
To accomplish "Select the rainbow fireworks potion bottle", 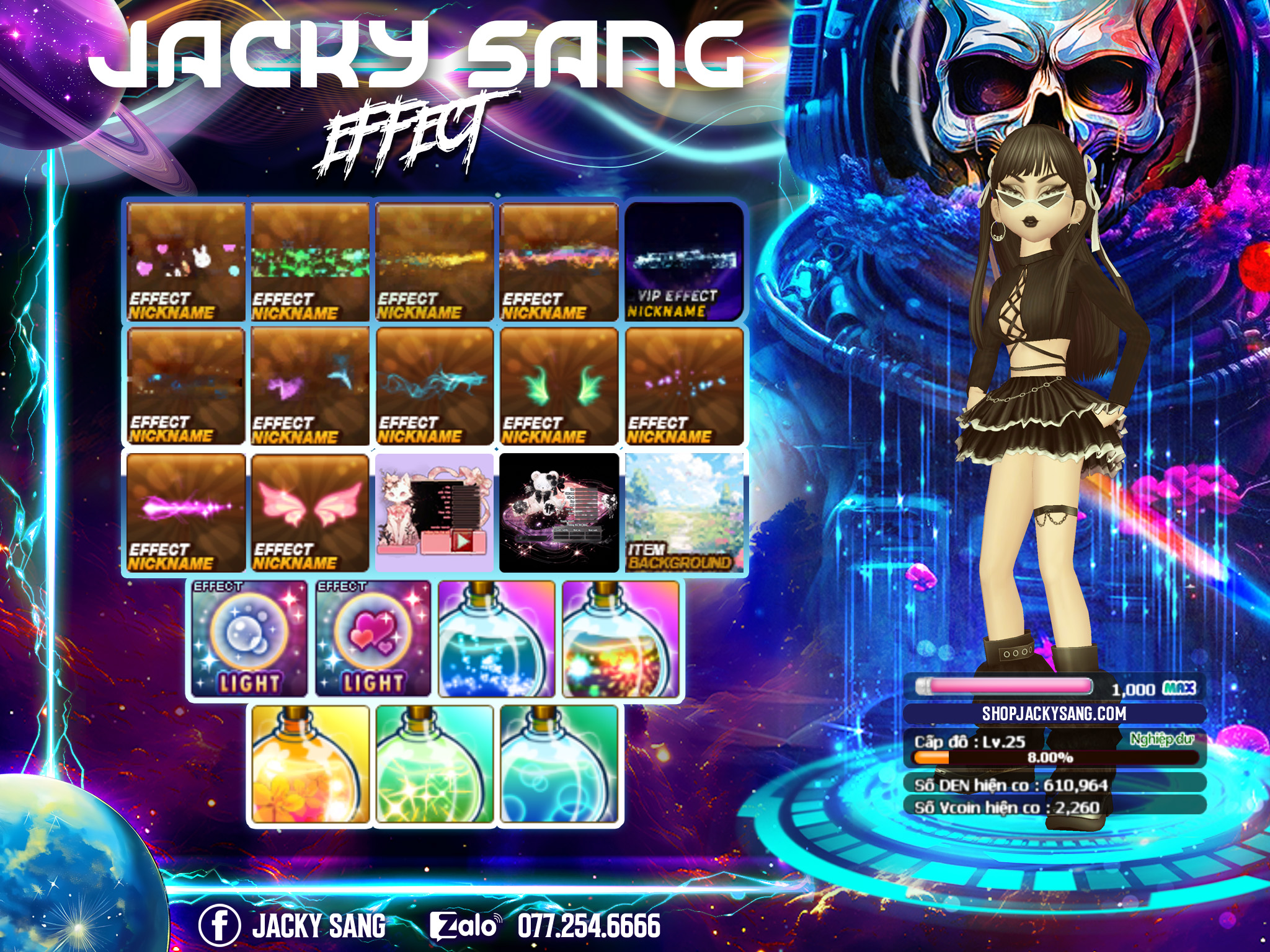I will [x=621, y=638].
